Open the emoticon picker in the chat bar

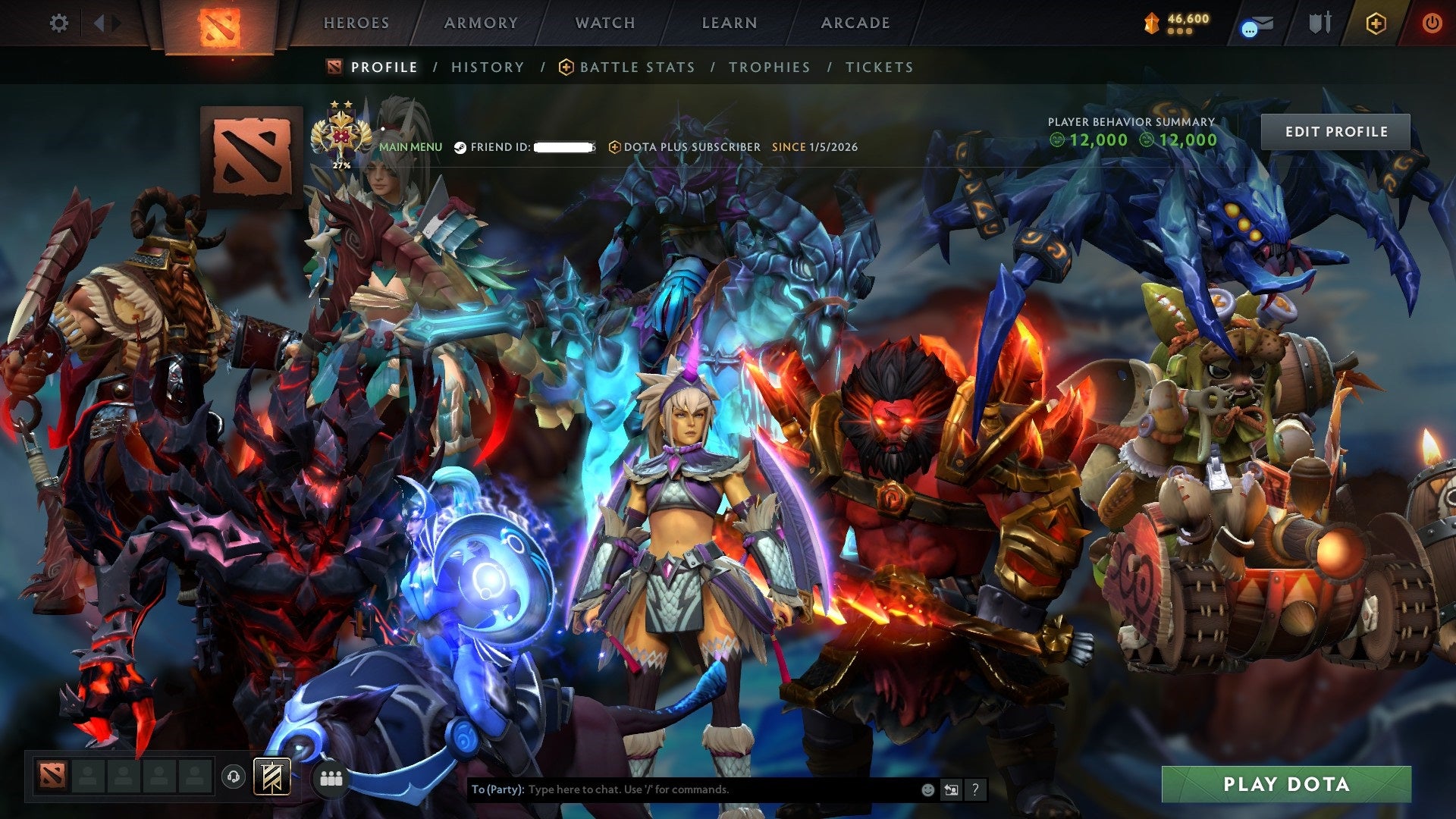coord(927,789)
